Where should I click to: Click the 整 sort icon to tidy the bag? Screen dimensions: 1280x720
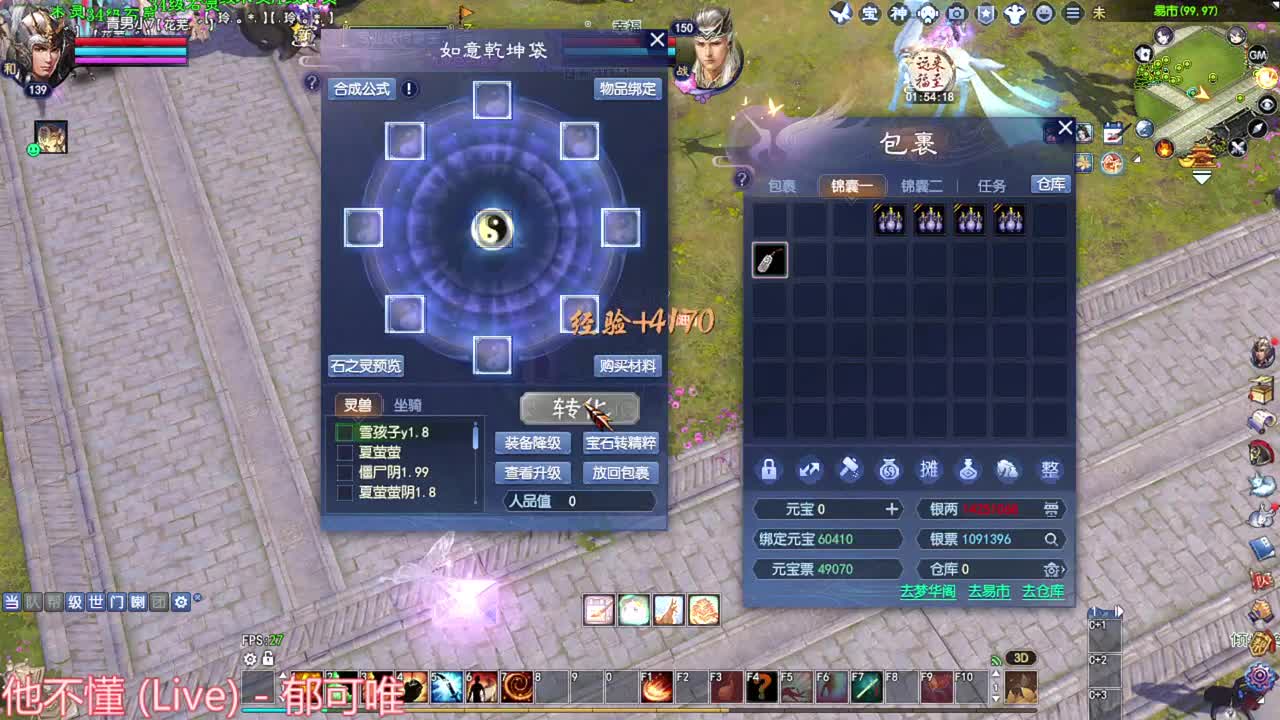(1050, 470)
